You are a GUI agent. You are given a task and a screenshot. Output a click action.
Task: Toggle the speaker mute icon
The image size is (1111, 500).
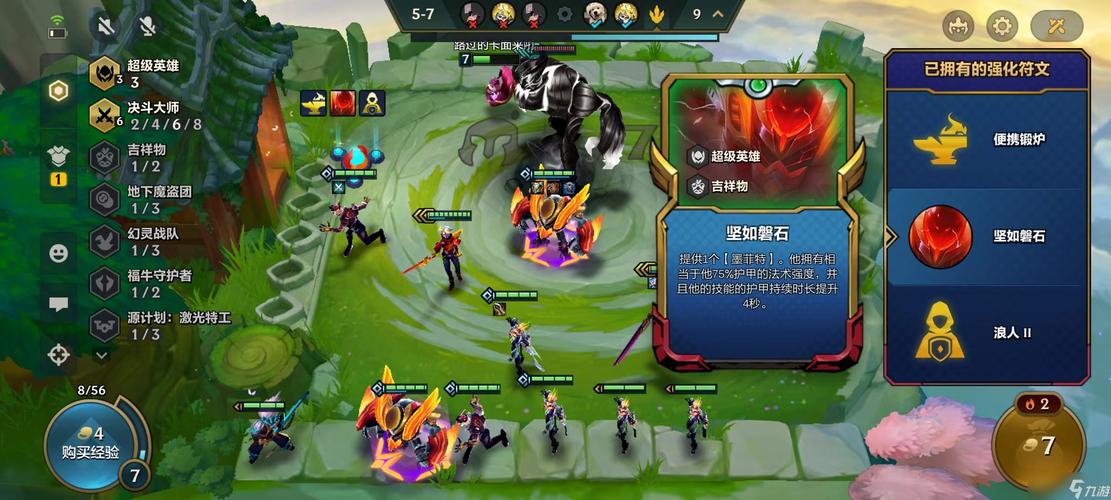click(x=104, y=27)
